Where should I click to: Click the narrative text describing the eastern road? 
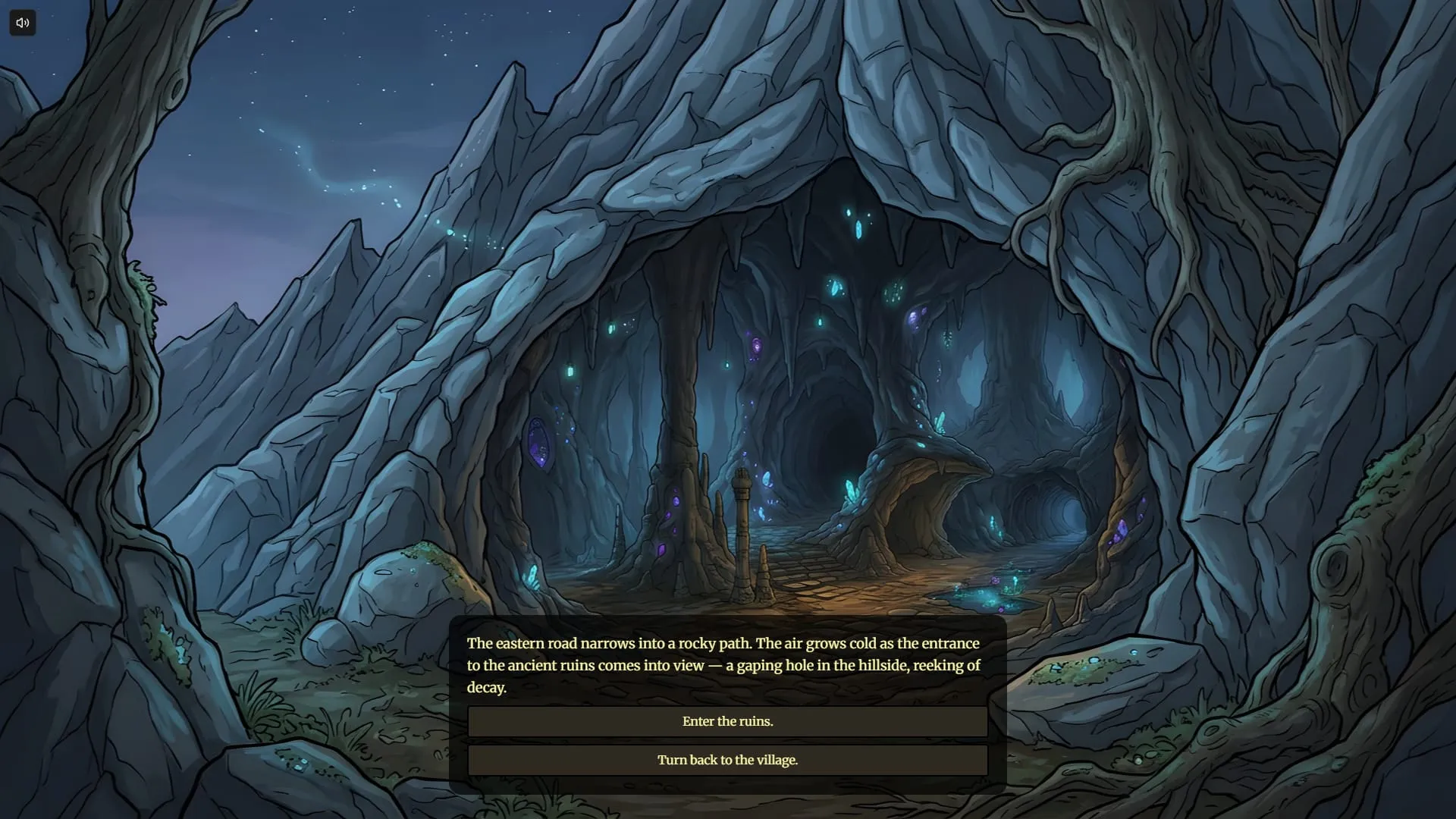point(723,665)
